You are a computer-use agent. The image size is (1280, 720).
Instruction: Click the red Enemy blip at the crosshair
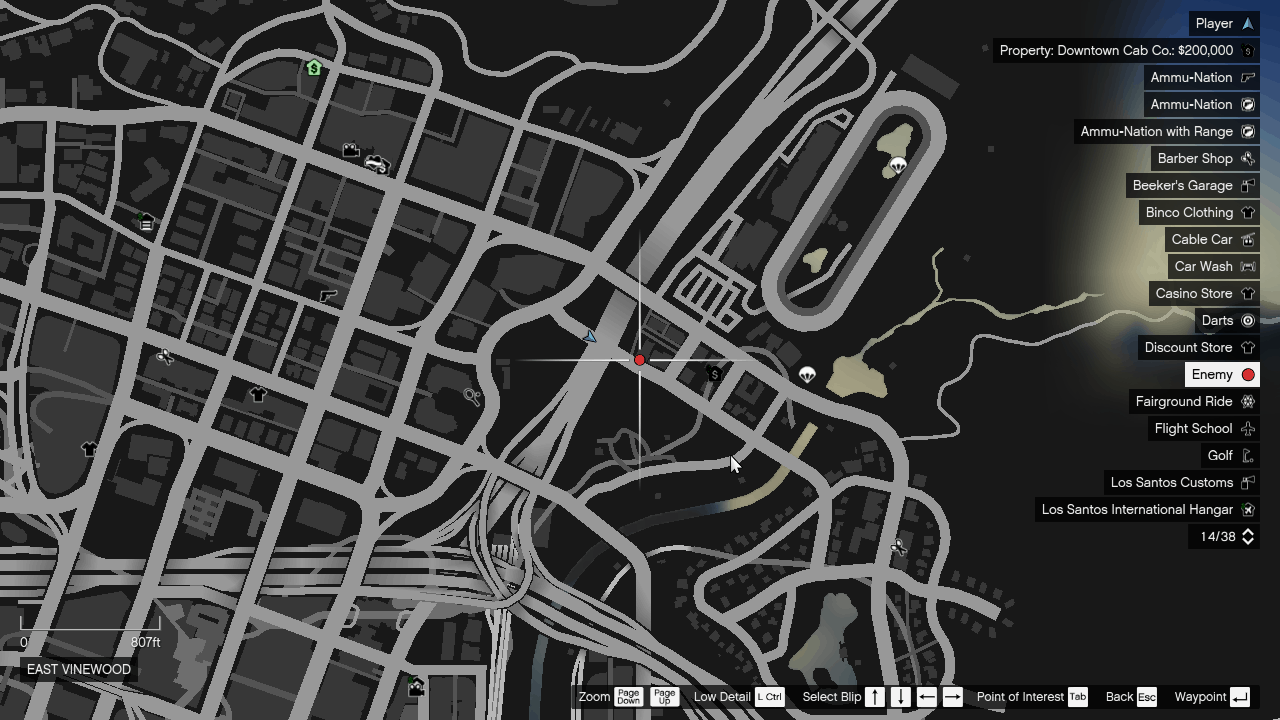click(x=639, y=360)
